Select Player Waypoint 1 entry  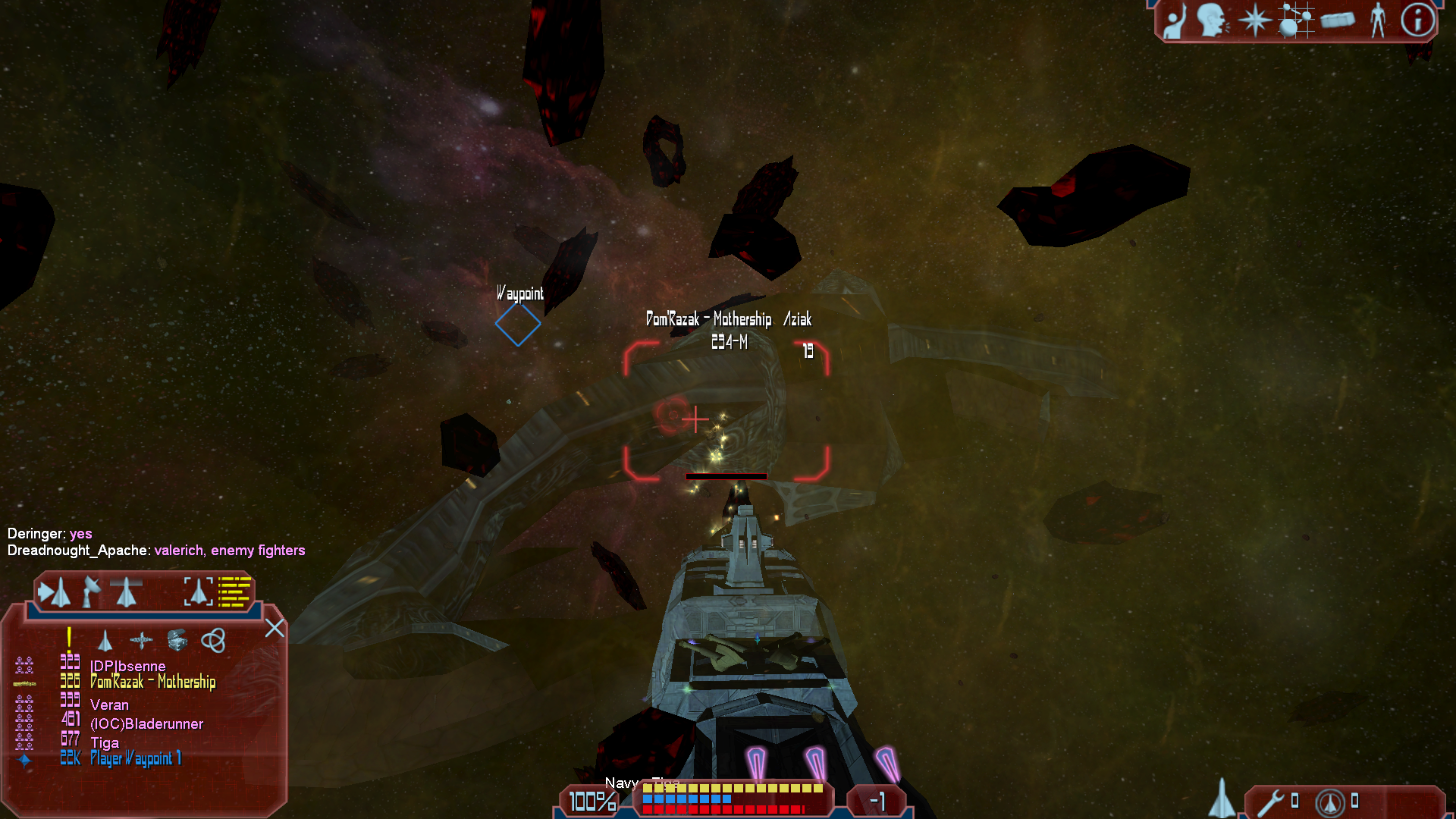[x=136, y=758]
